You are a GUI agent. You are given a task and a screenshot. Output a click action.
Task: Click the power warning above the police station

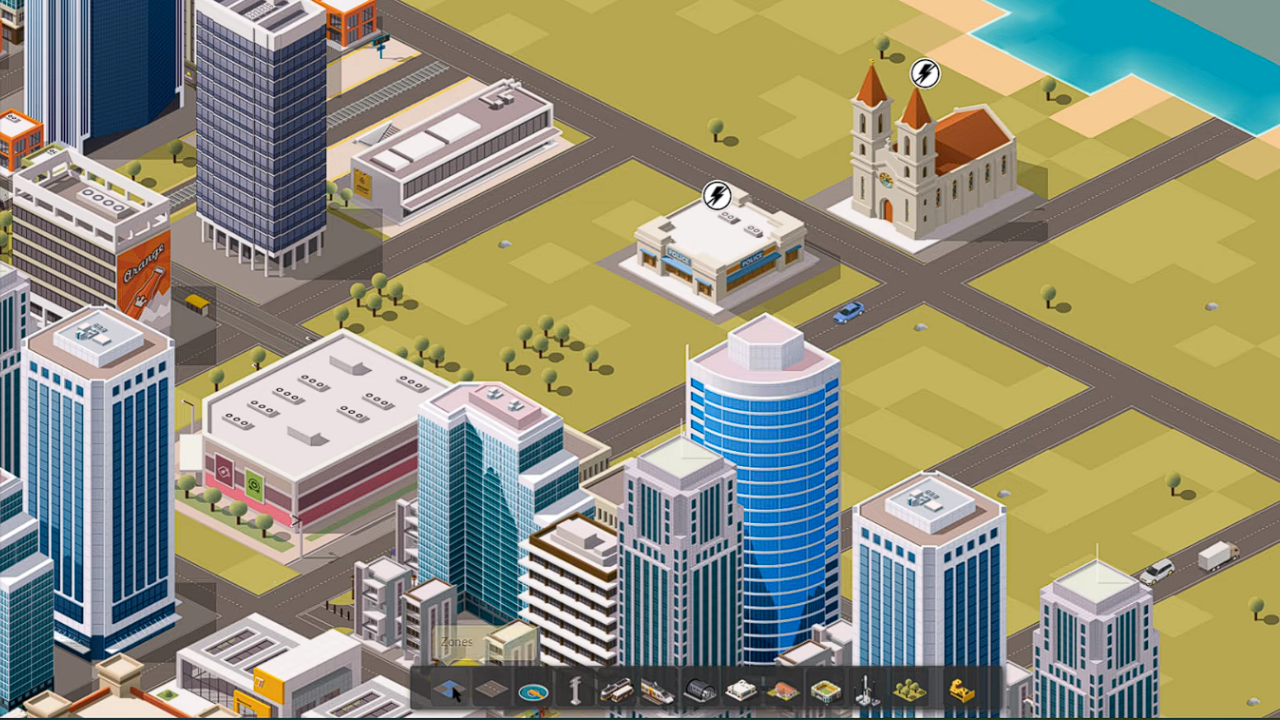[718, 196]
